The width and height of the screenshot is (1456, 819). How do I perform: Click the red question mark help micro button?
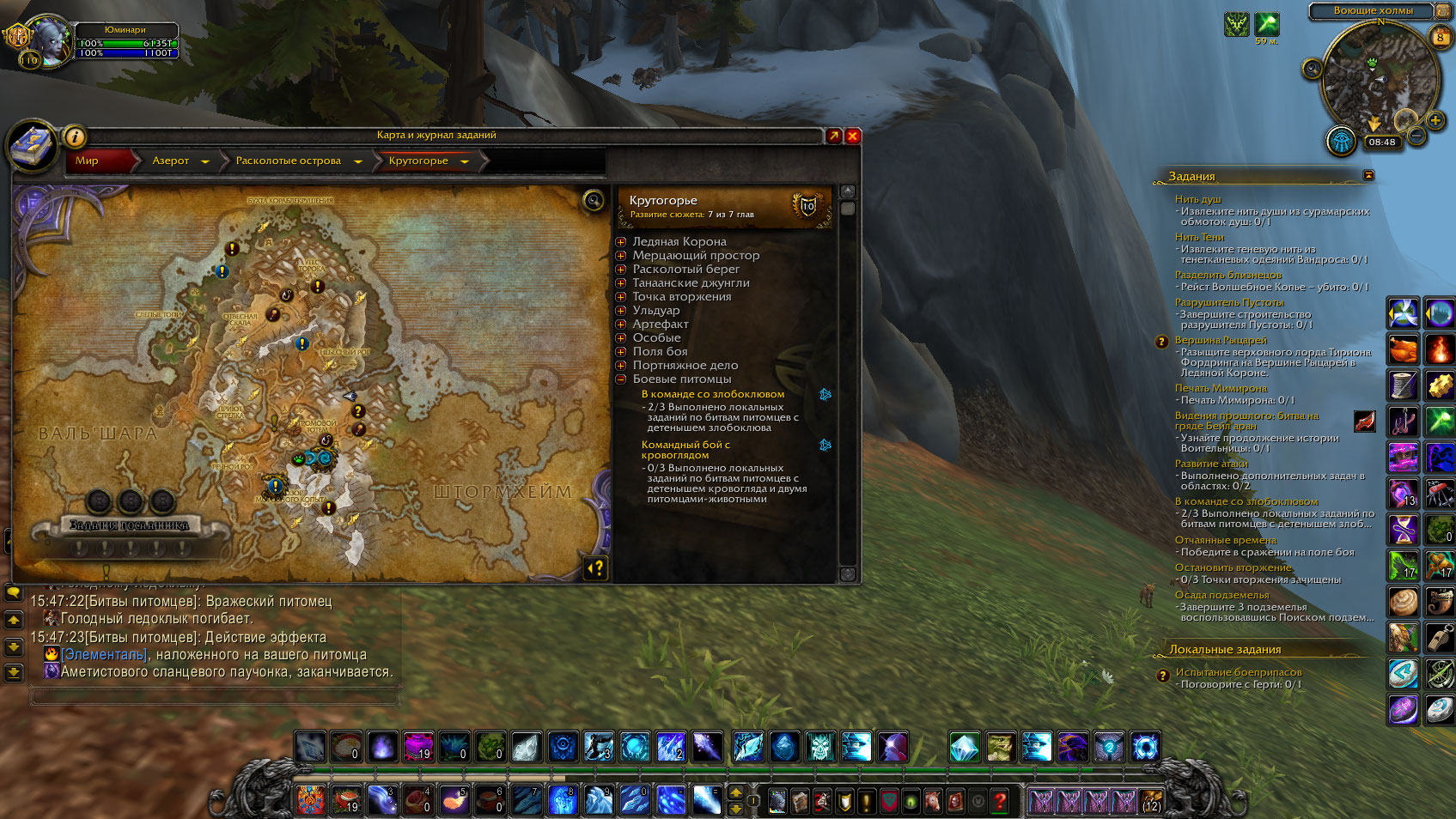tap(1000, 801)
